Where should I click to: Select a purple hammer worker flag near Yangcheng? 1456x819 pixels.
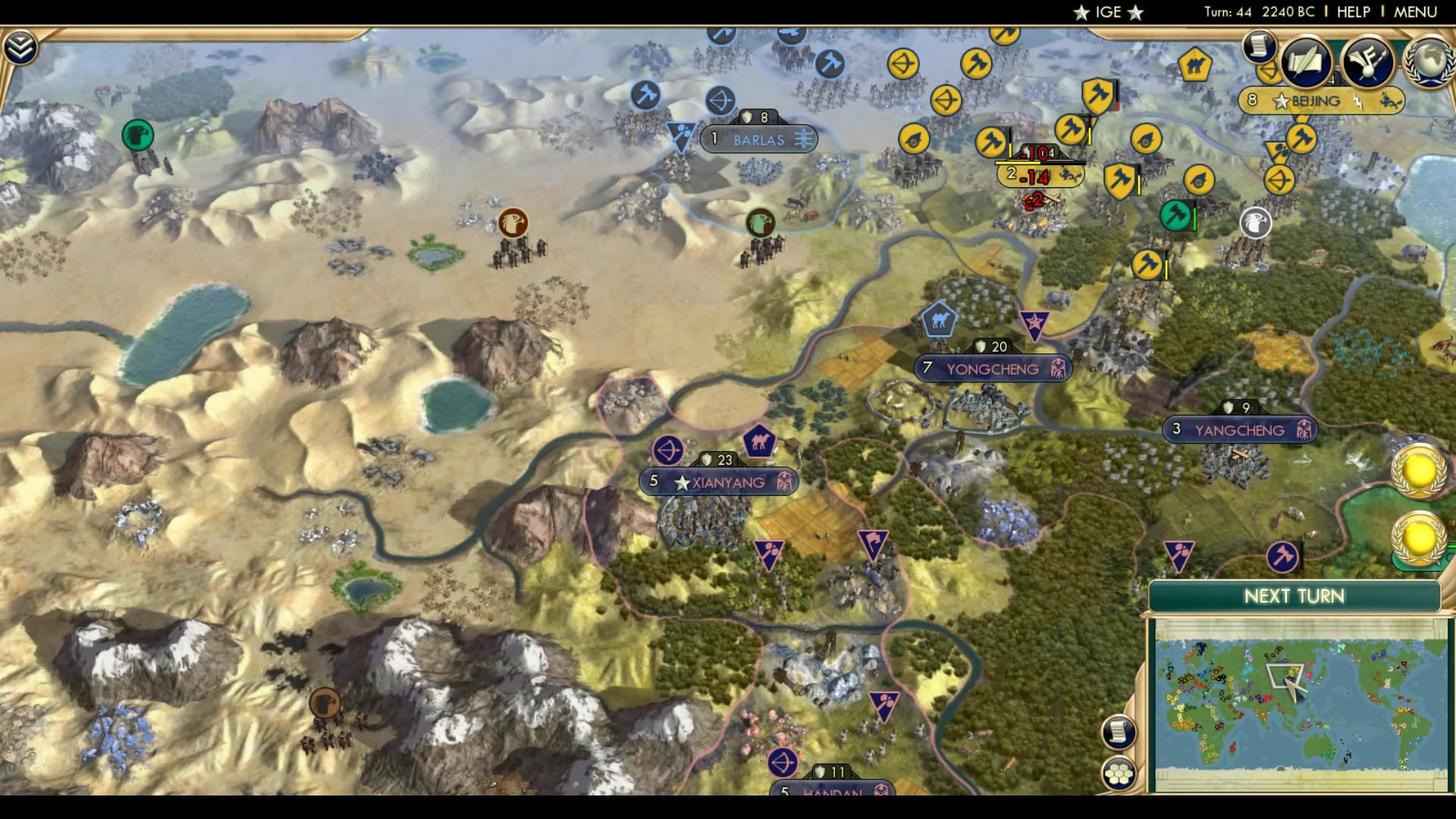pos(1180,555)
